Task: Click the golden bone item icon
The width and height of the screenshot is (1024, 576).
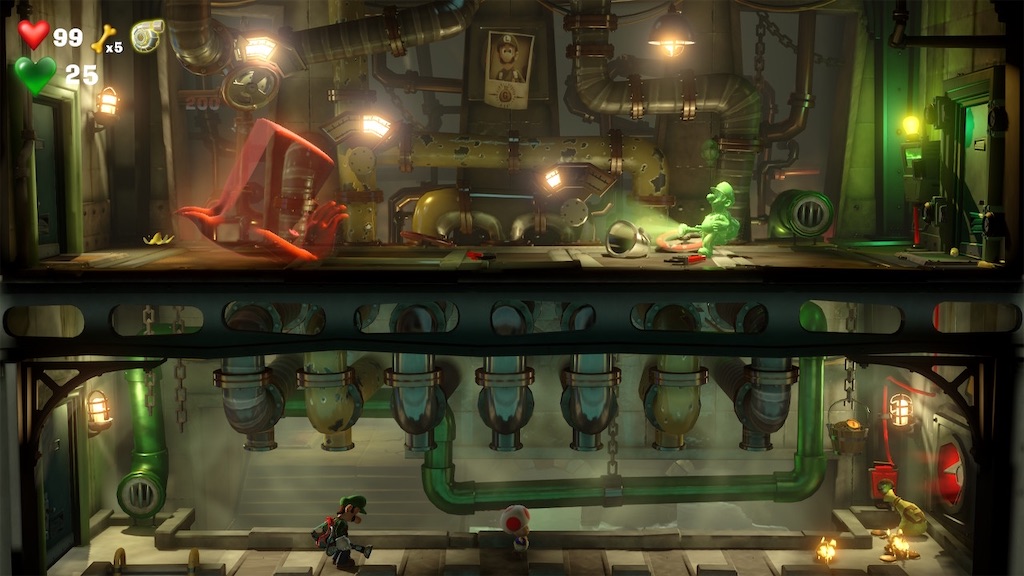Action: [x=103, y=38]
